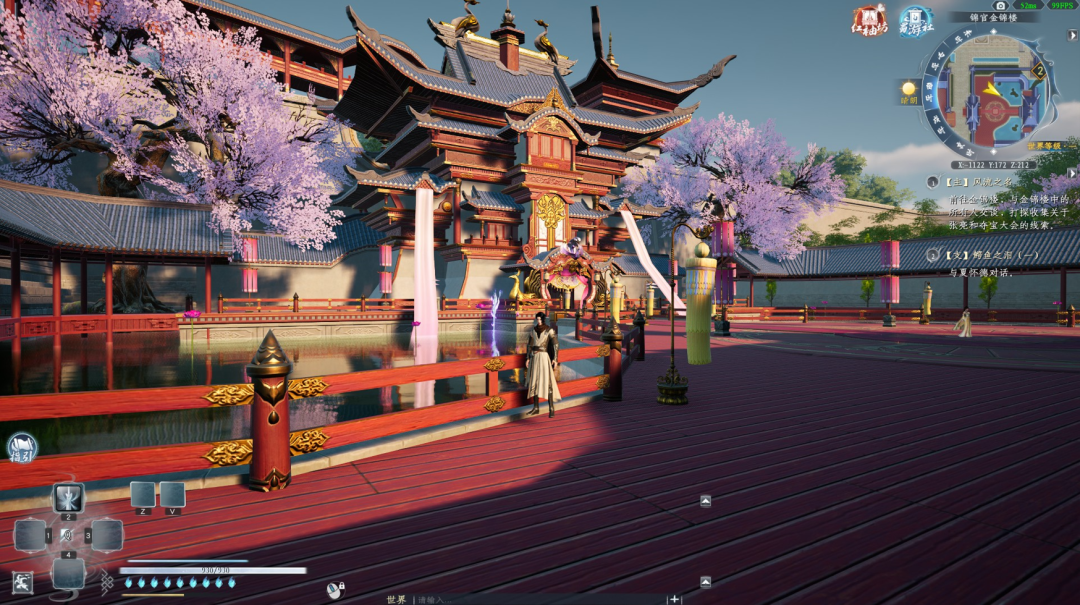Screen dimensions: 1080x605
Task: Expand the chat with upper arrow
Action: click(705, 500)
